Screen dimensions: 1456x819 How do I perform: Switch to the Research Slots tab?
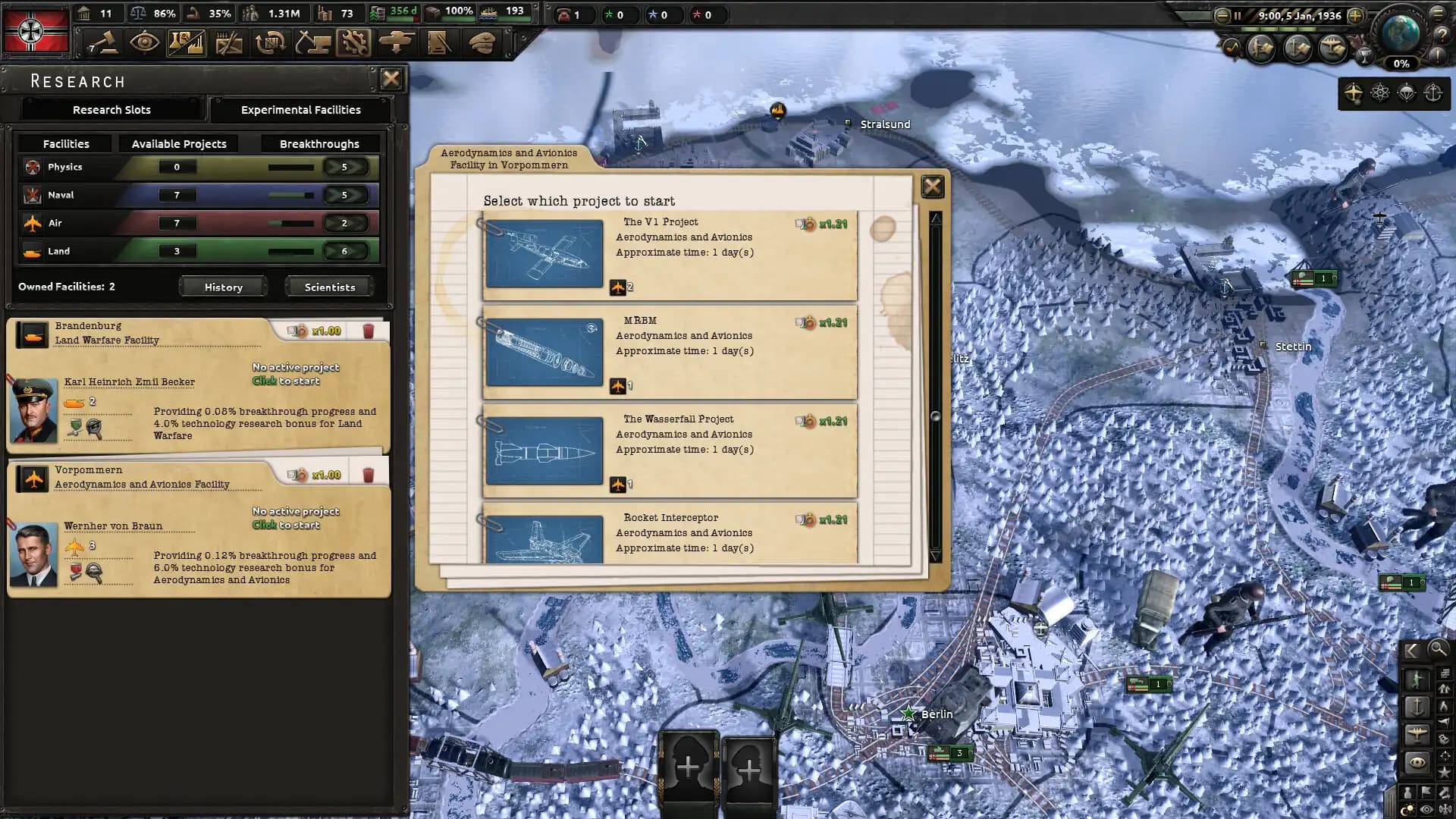[x=111, y=110]
